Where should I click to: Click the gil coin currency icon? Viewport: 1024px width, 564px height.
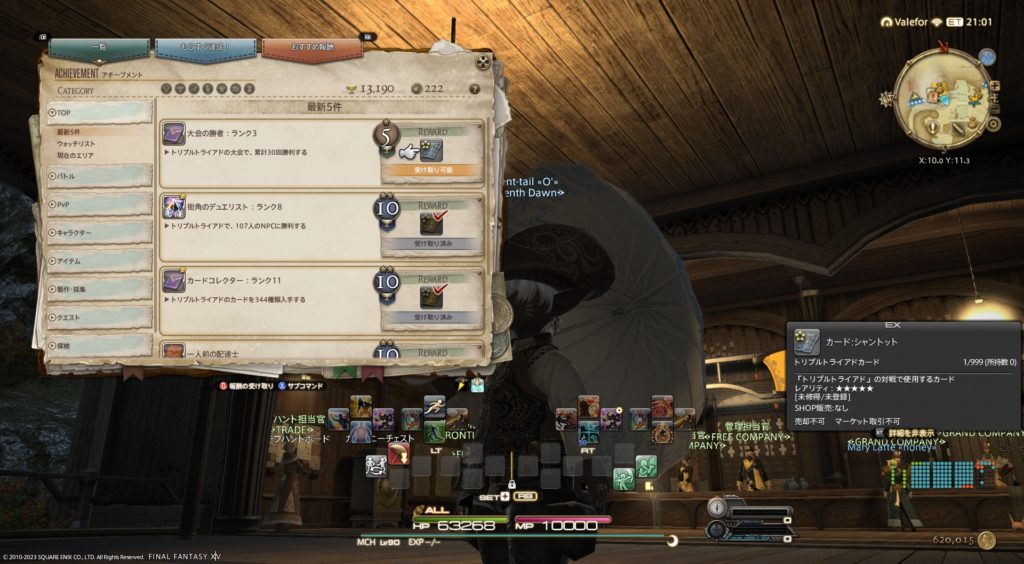(x=987, y=540)
